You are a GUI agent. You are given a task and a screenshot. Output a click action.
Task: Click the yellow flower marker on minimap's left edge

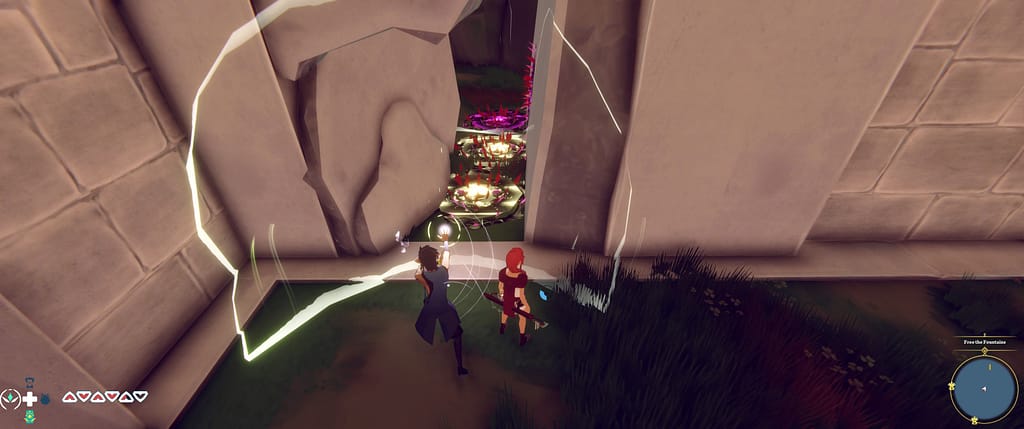point(952,387)
